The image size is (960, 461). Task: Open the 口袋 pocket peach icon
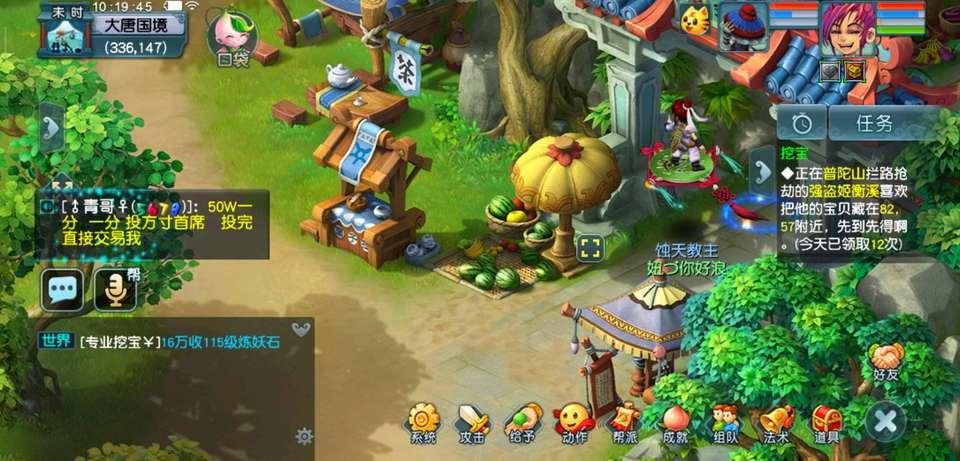pyautogui.click(x=231, y=36)
